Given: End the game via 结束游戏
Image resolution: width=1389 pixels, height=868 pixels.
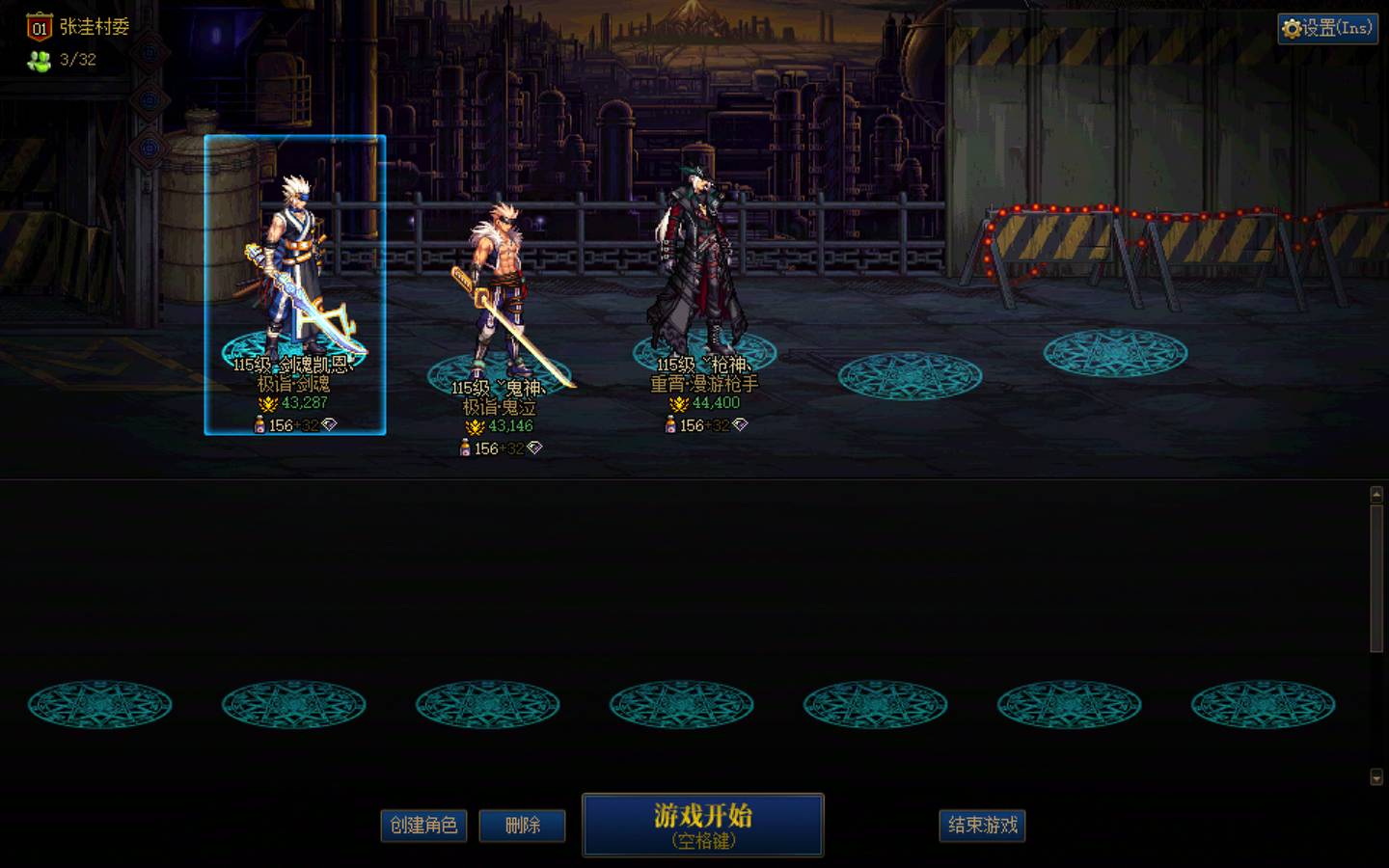Looking at the screenshot, I should click(x=982, y=826).
